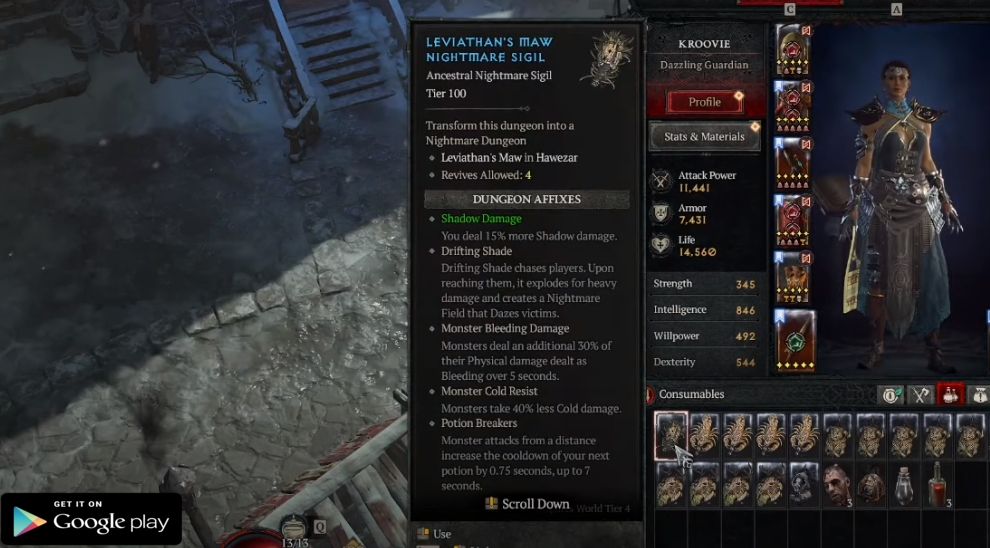This screenshot has width=990, height=548.
Task: Open the Stats & Materials panel
Action: coord(705,137)
